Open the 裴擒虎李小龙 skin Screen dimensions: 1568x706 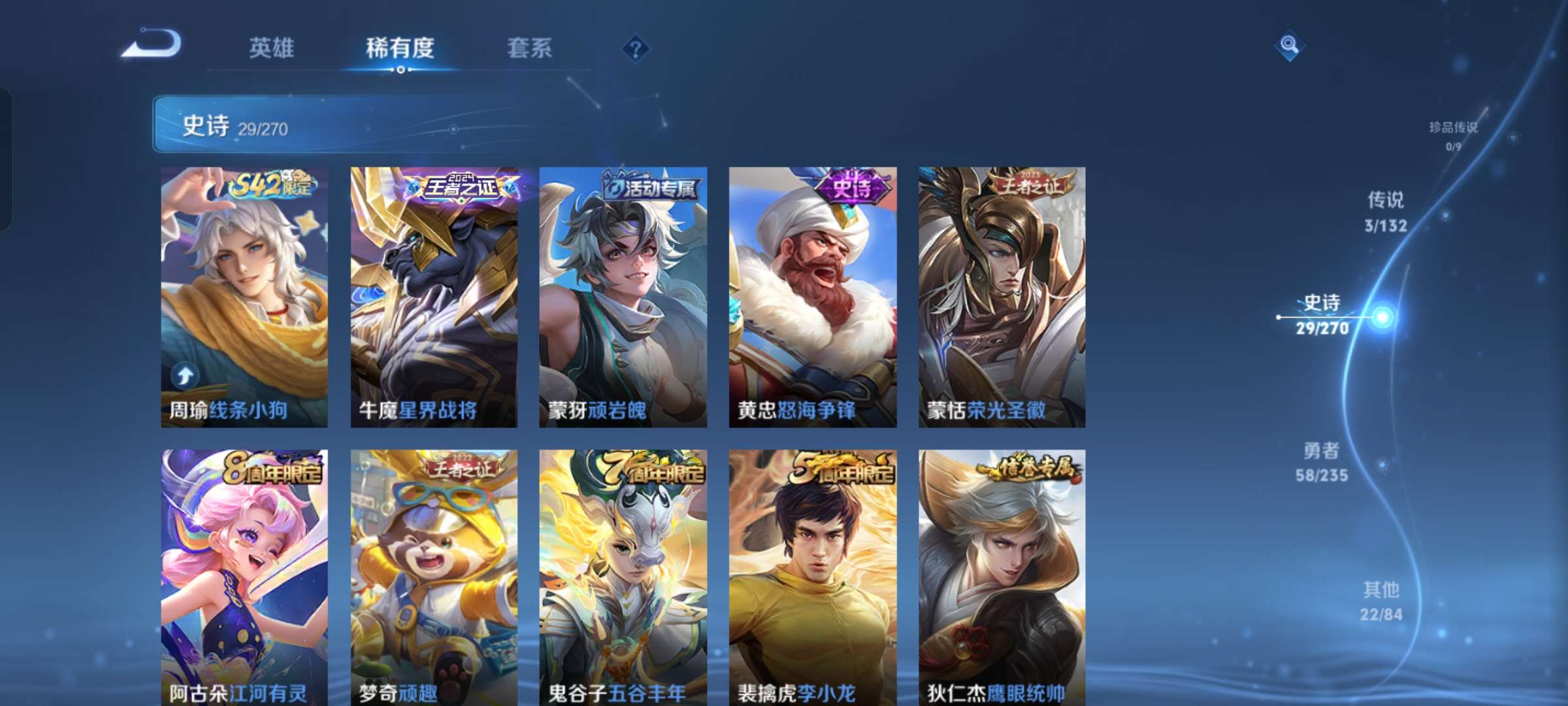click(811, 575)
